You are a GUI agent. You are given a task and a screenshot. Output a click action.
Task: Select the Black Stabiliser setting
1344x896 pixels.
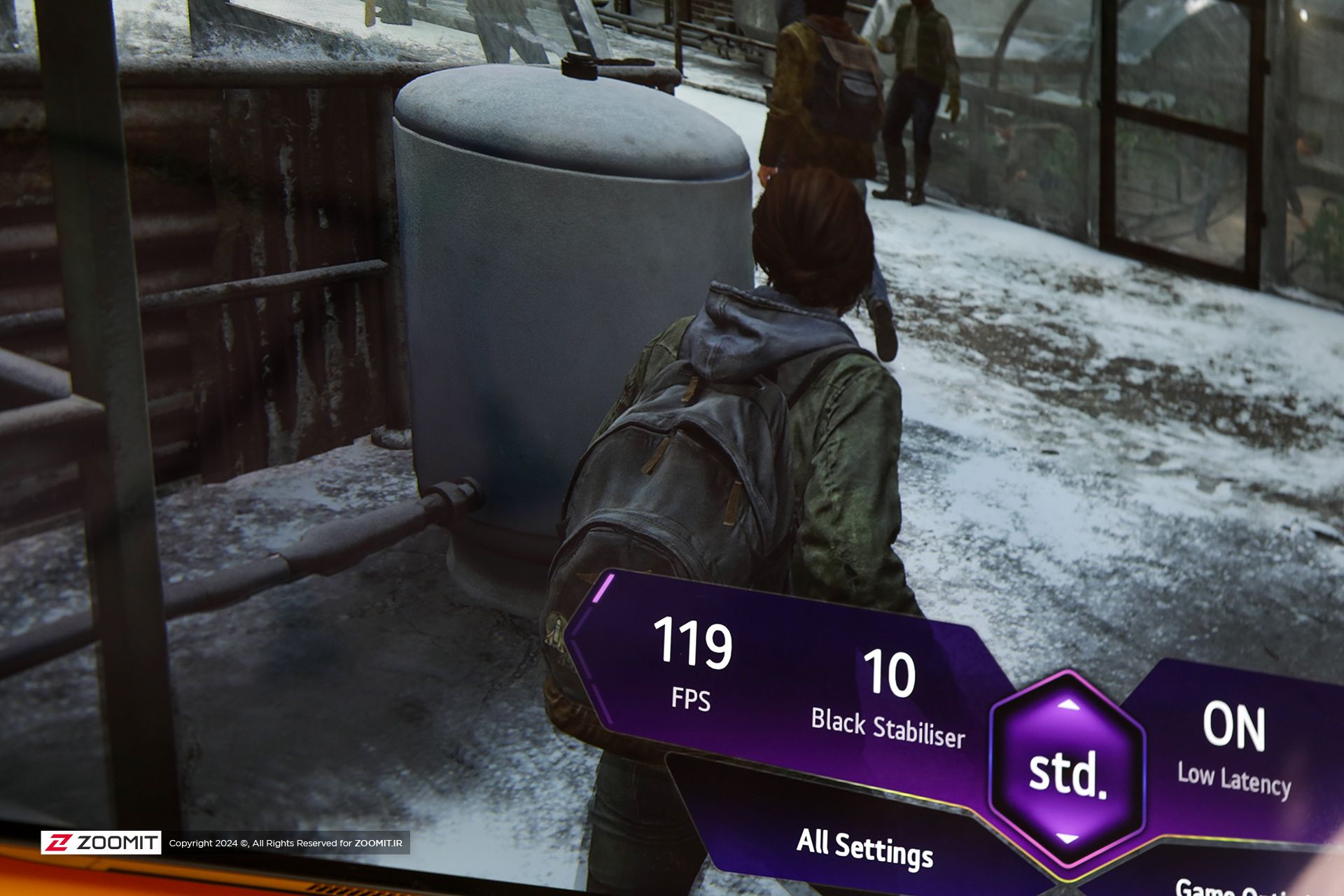(x=888, y=700)
